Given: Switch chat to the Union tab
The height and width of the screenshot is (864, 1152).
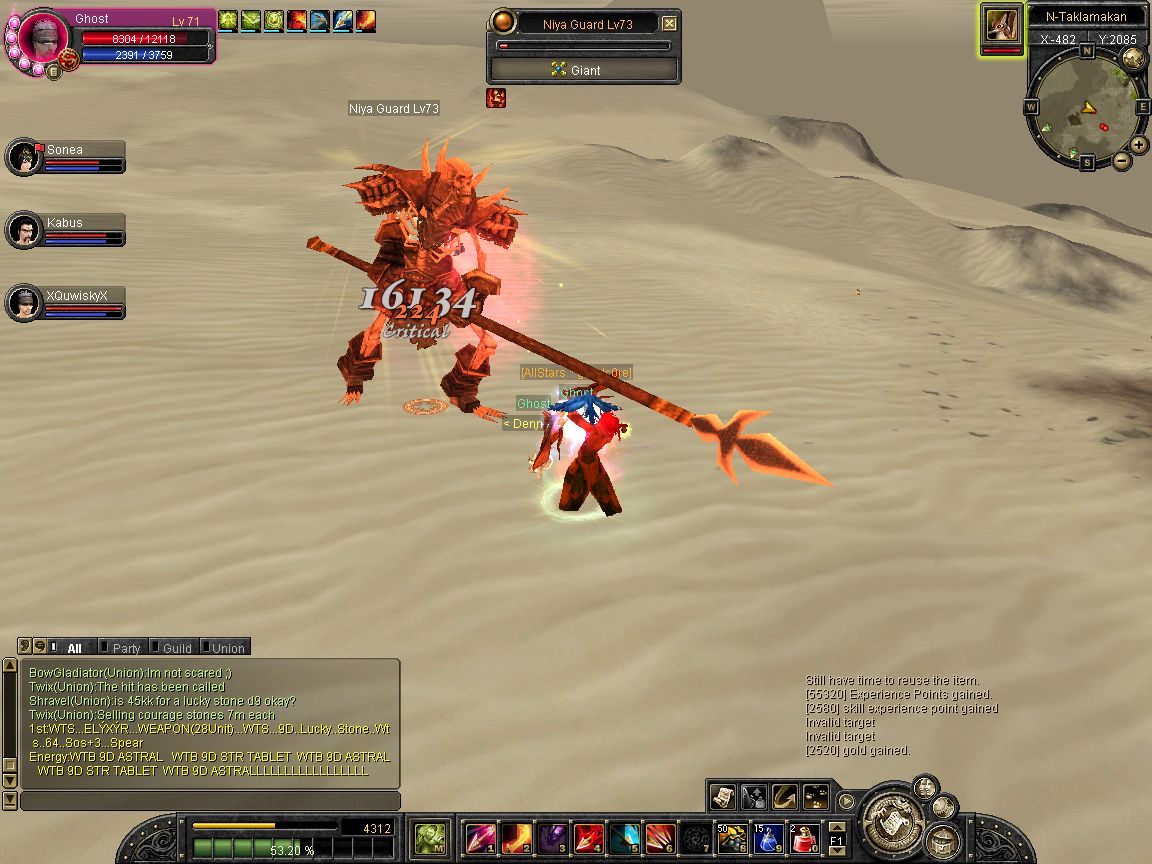Looking at the screenshot, I should point(226,648).
